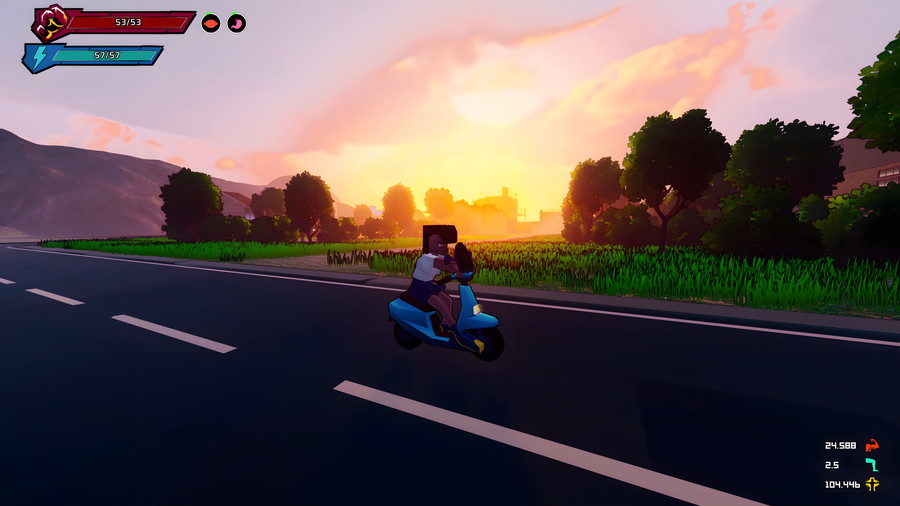
Task: Click the yellow torso stat icon
Action: click(872, 484)
